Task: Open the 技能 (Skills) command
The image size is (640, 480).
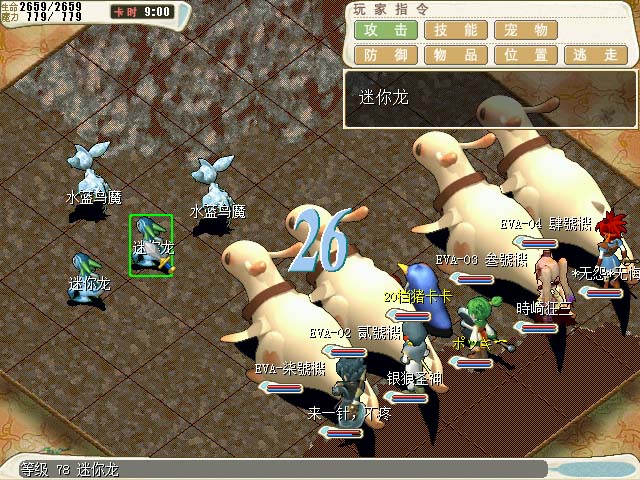Action: pyautogui.click(x=455, y=31)
